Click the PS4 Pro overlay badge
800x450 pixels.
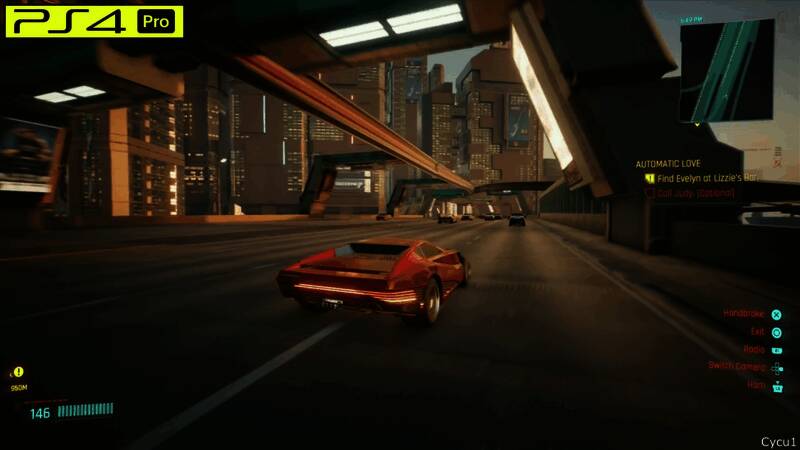[x=94, y=20]
